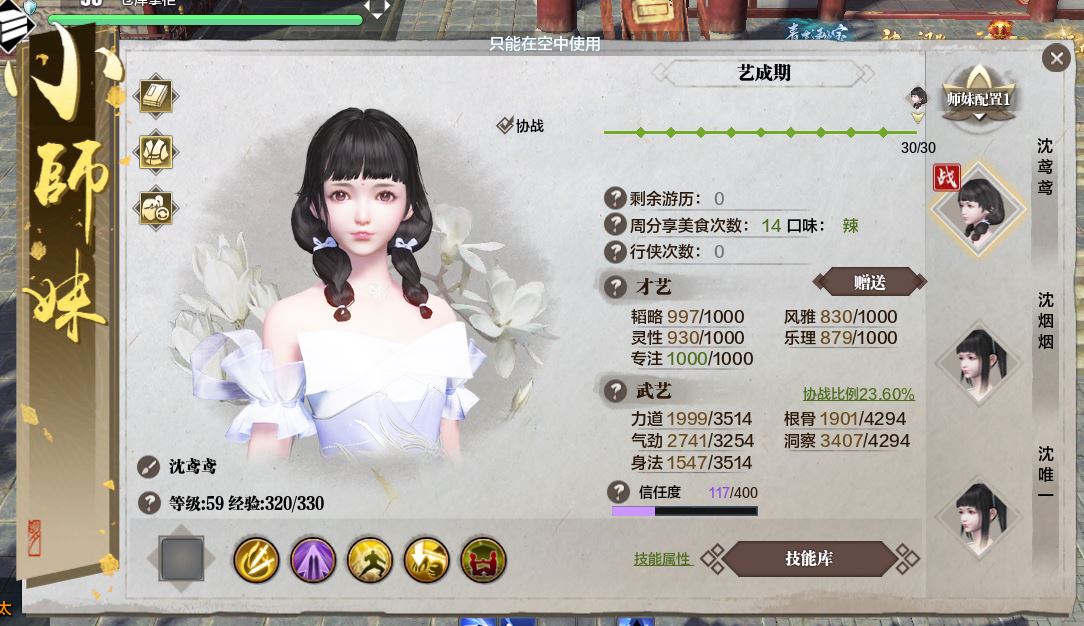Select 沈鸢鸢 portrait in the list
This screenshot has width=1084, height=626.
pos(977,210)
